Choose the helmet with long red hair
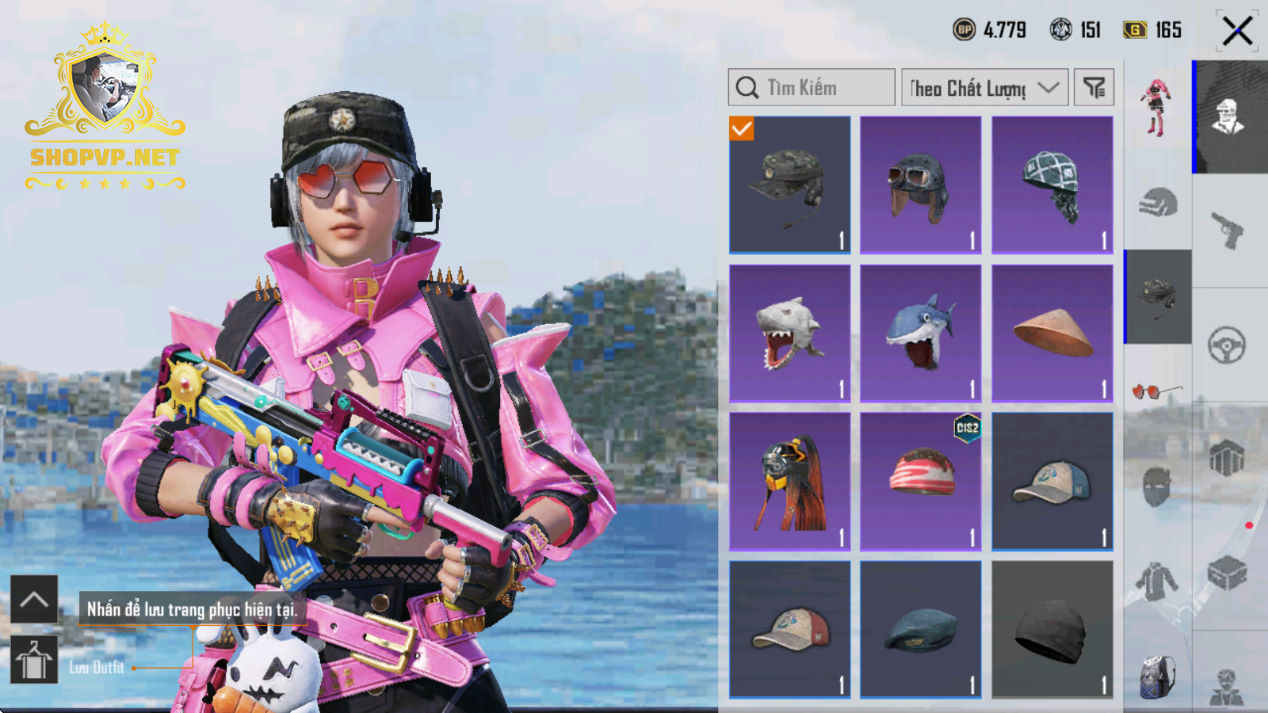The height and width of the screenshot is (713, 1268). point(789,481)
